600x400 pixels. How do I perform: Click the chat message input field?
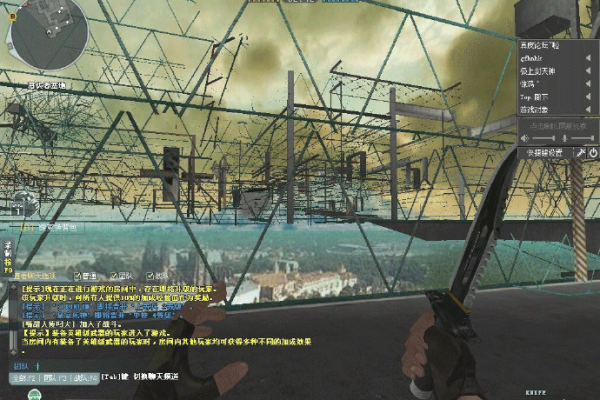coord(60,365)
